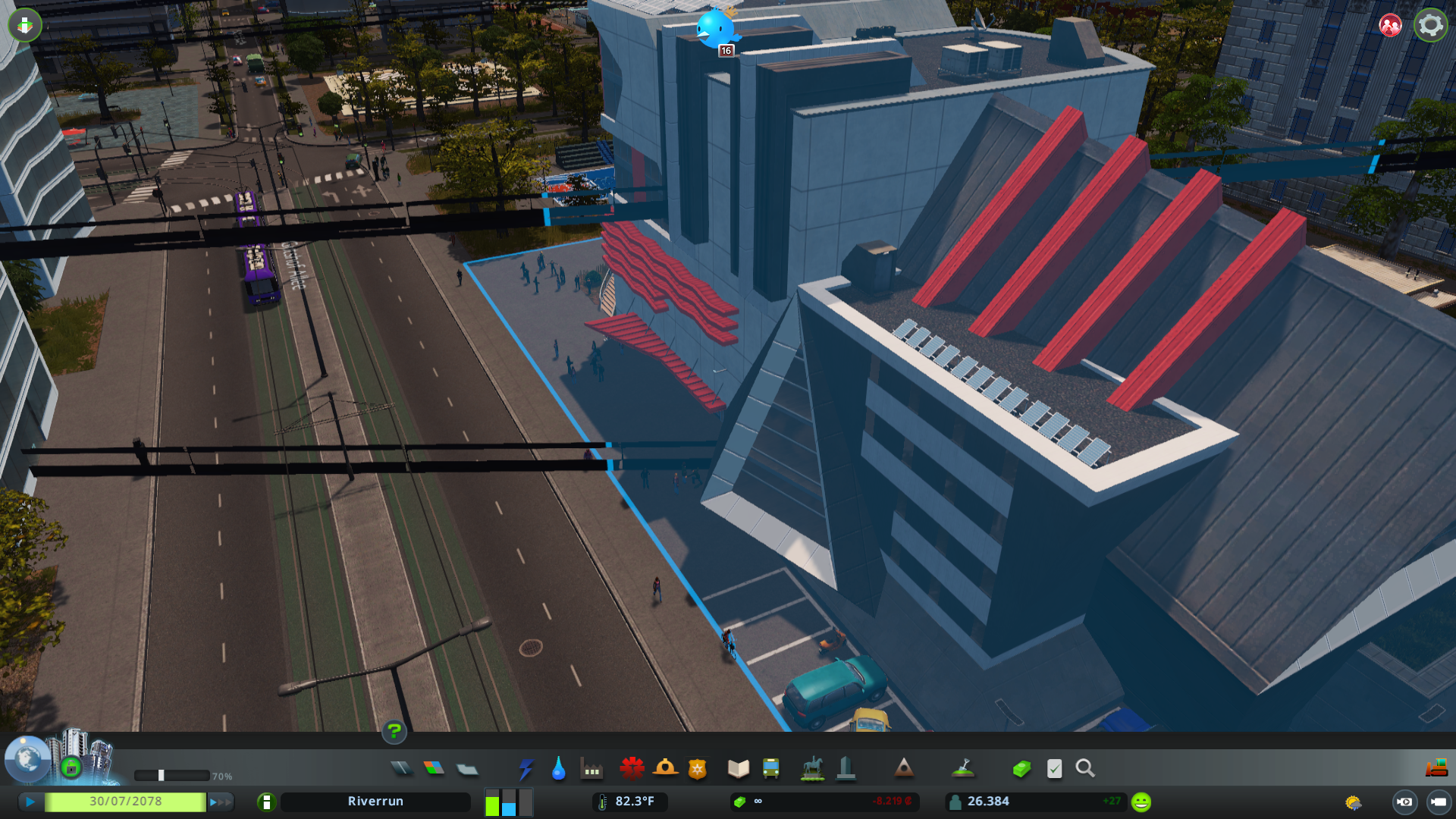Open the Roads menu

pyautogui.click(x=402, y=768)
